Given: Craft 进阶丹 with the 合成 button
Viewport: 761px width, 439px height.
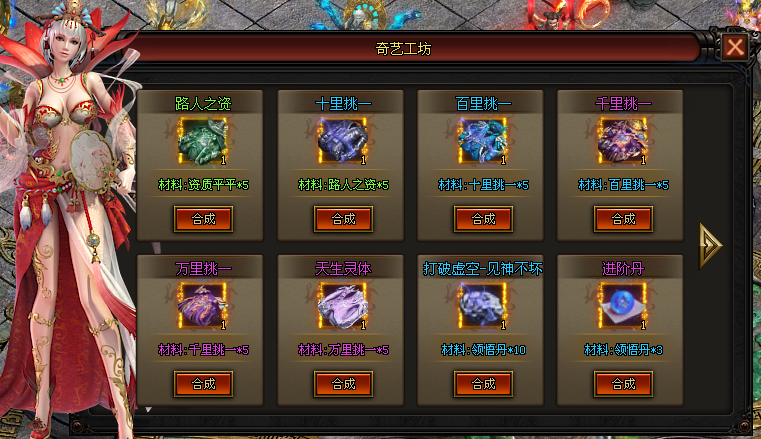Looking at the screenshot, I should click(623, 383).
